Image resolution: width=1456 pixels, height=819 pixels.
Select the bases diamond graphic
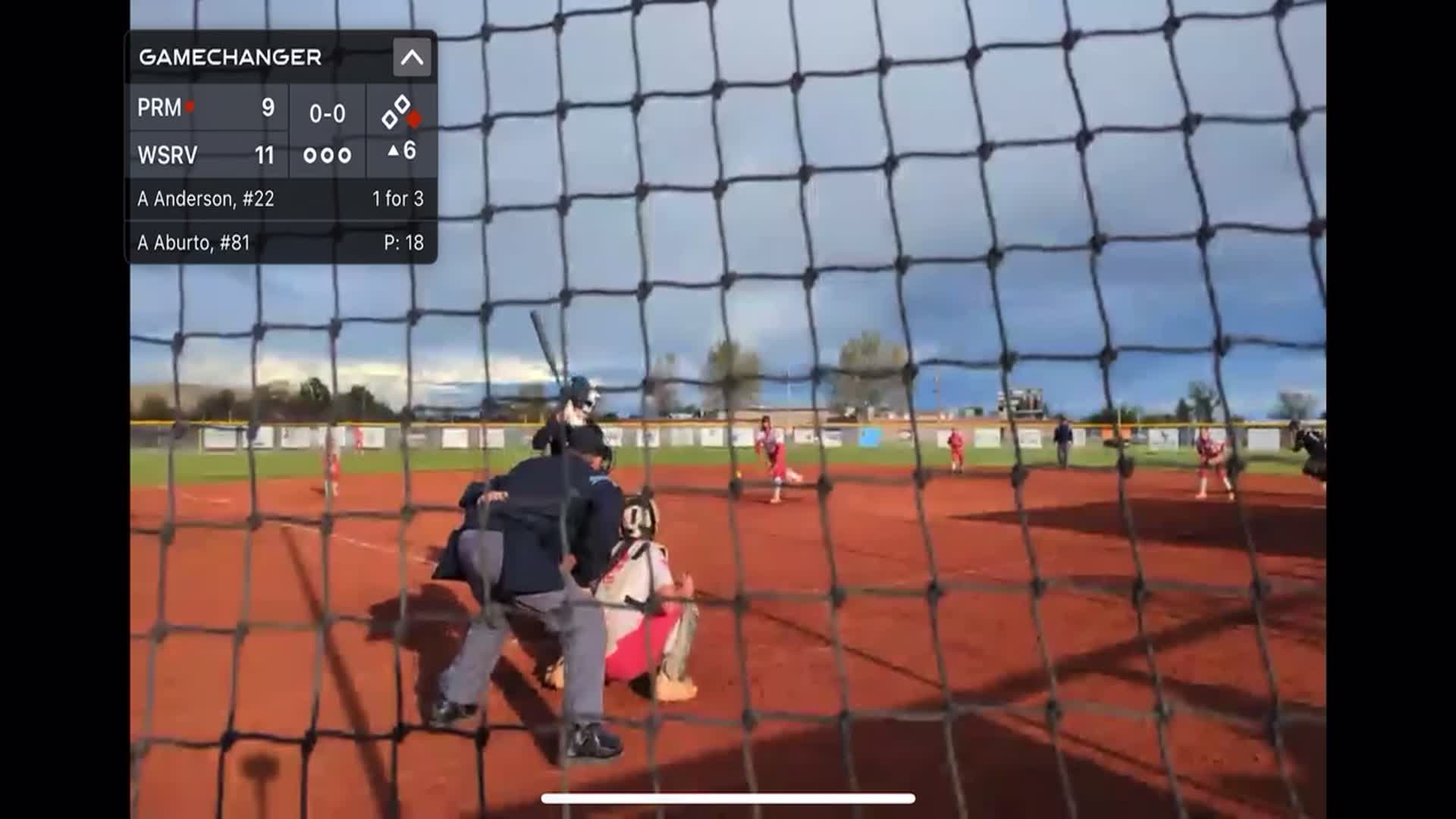[x=403, y=115]
